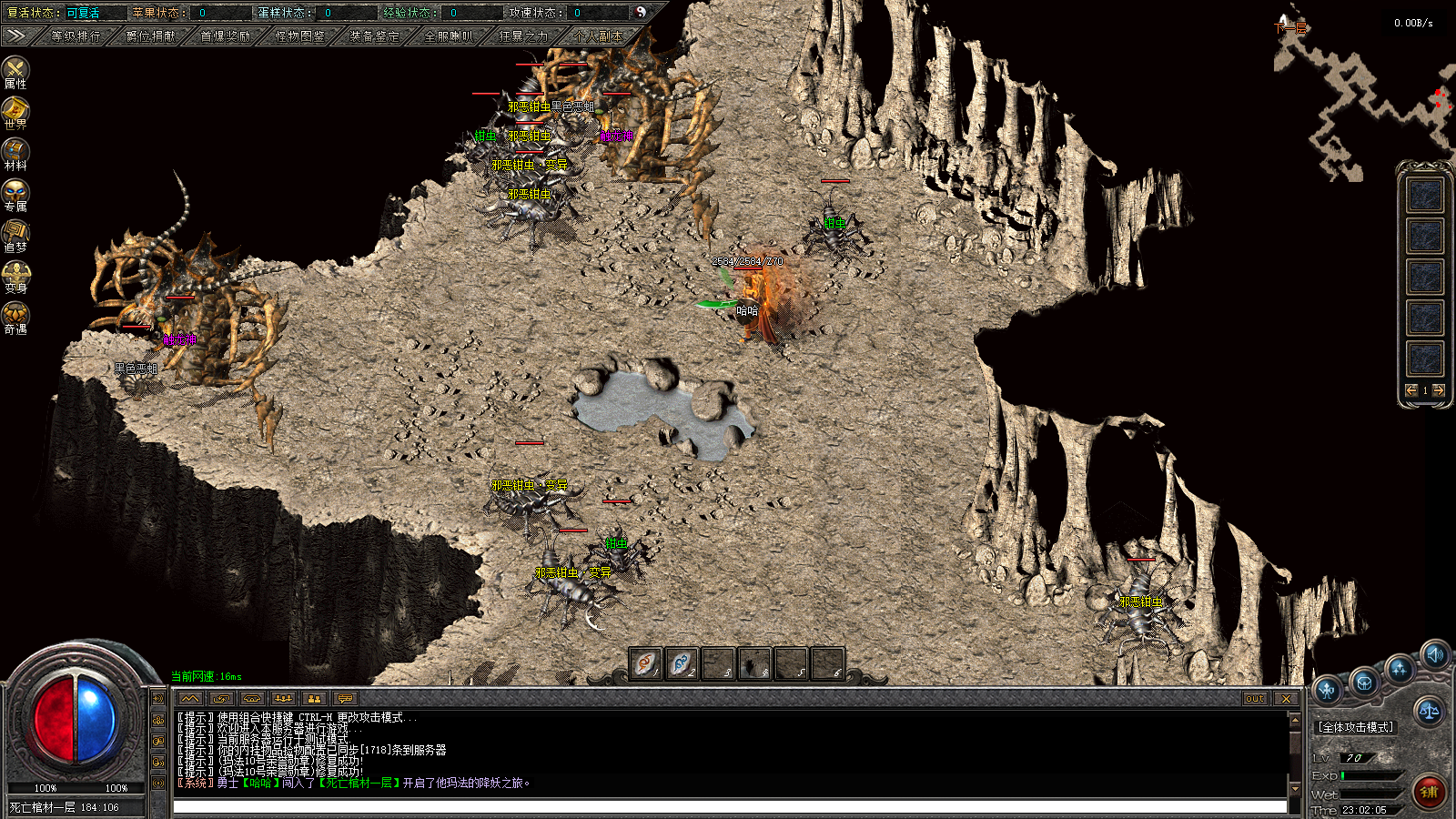Open the 奇遇 adventure icon
Image resolution: width=1456 pixels, height=819 pixels.
tap(15, 317)
